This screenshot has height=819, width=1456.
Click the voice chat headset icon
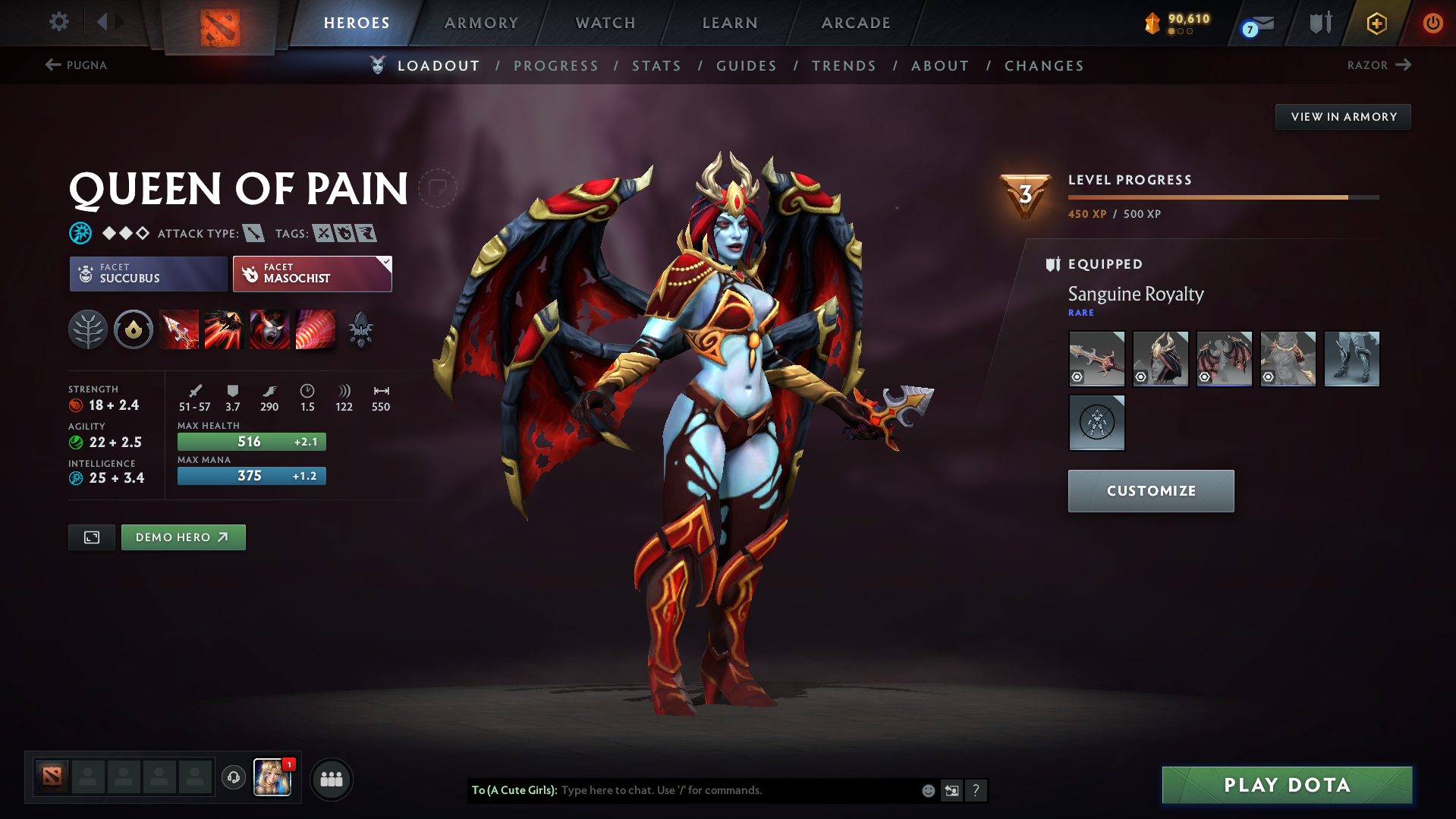(233, 778)
